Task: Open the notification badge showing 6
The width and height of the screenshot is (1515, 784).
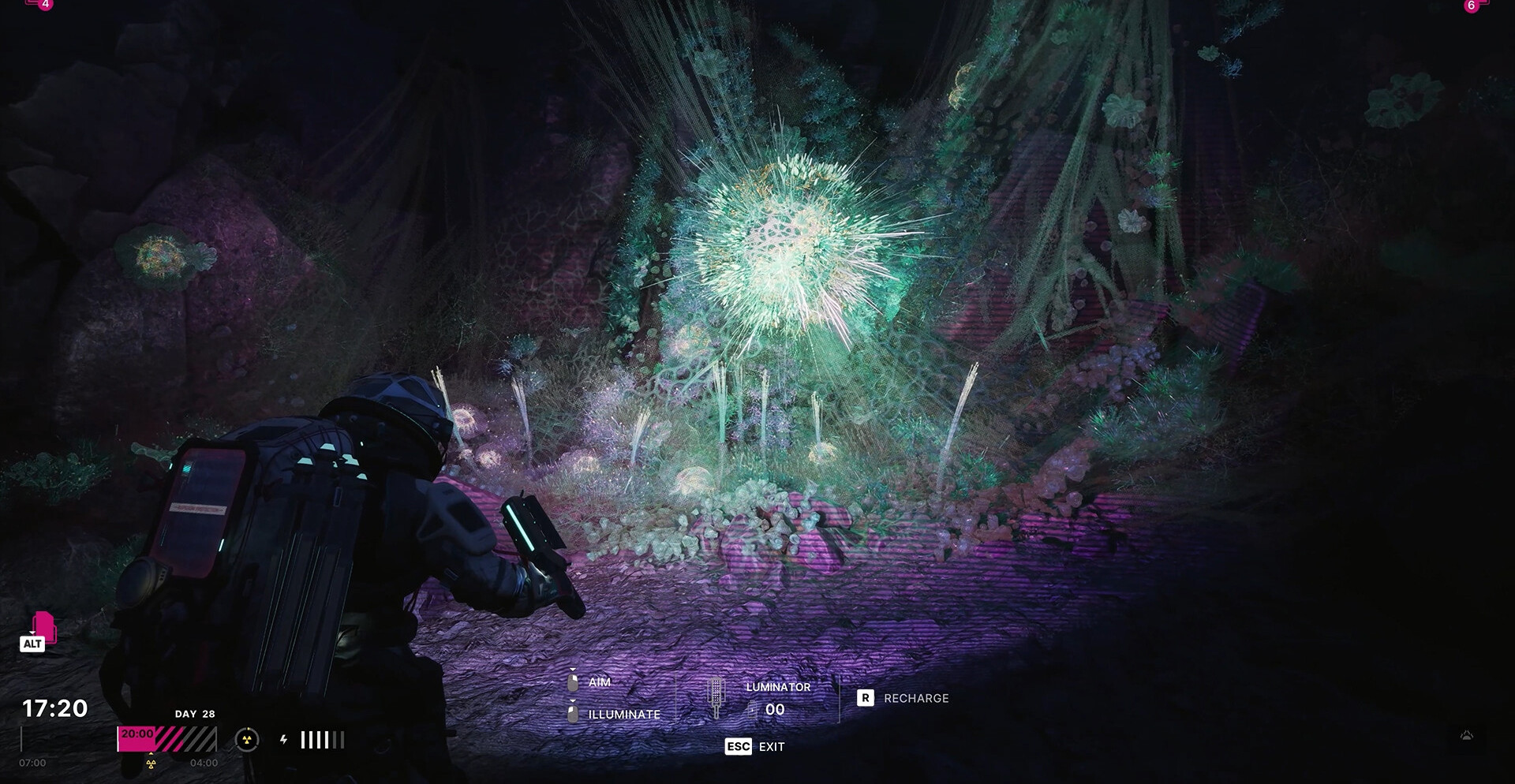Action: point(1471,6)
